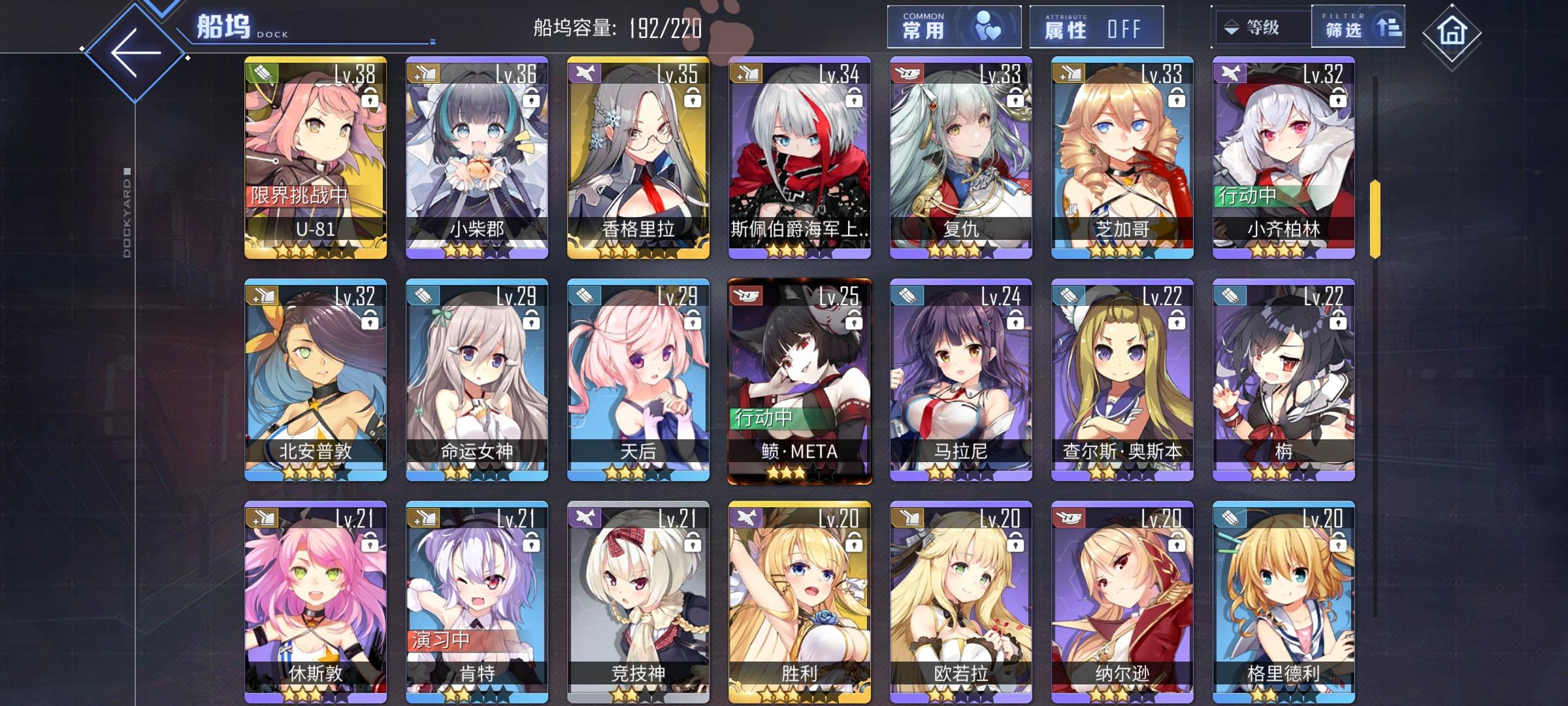Open the 等级 level sorting dropdown
This screenshot has height=706, width=1568.
[1262, 26]
